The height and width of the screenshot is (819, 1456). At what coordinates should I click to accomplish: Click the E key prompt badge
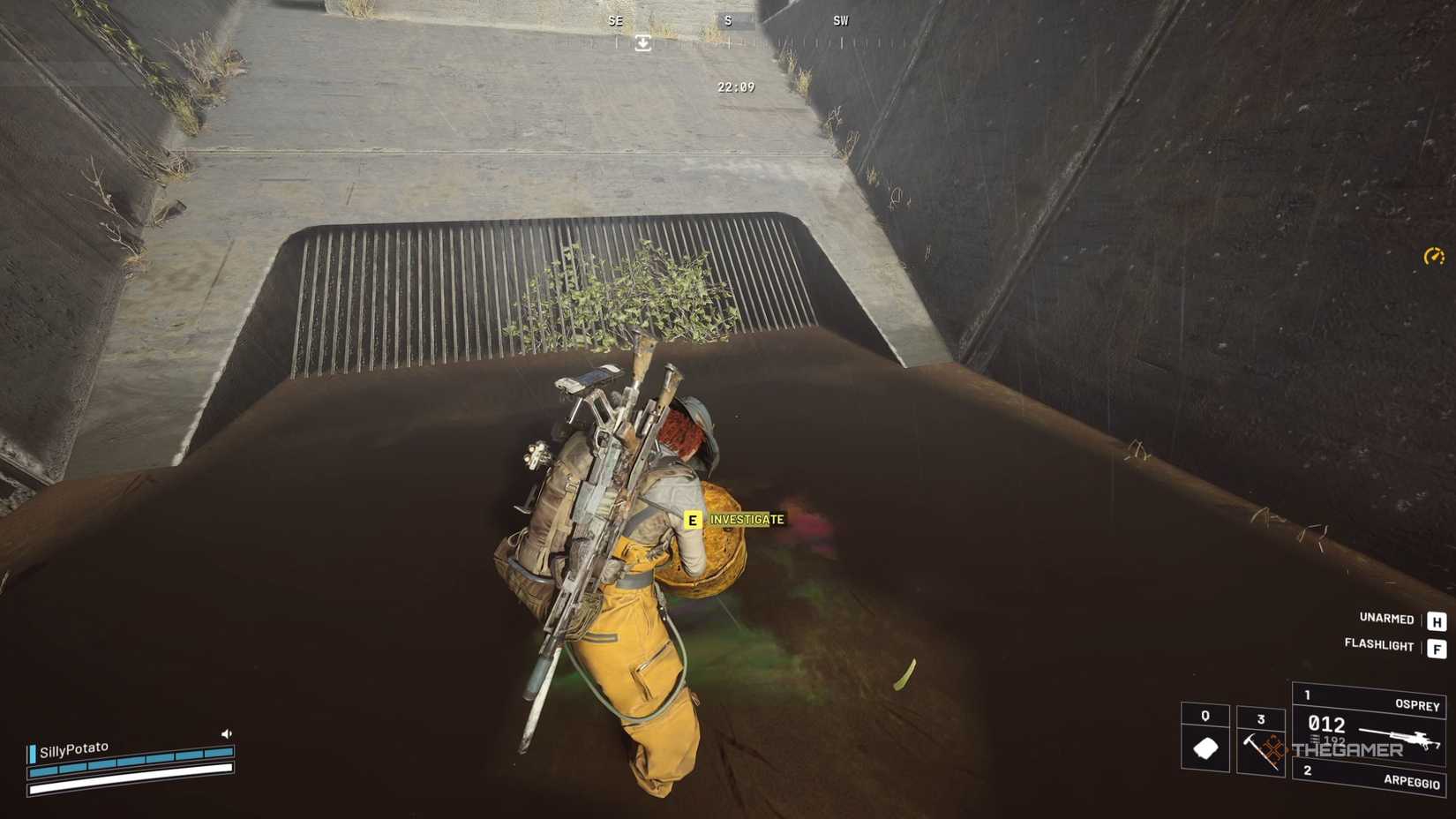[694, 520]
